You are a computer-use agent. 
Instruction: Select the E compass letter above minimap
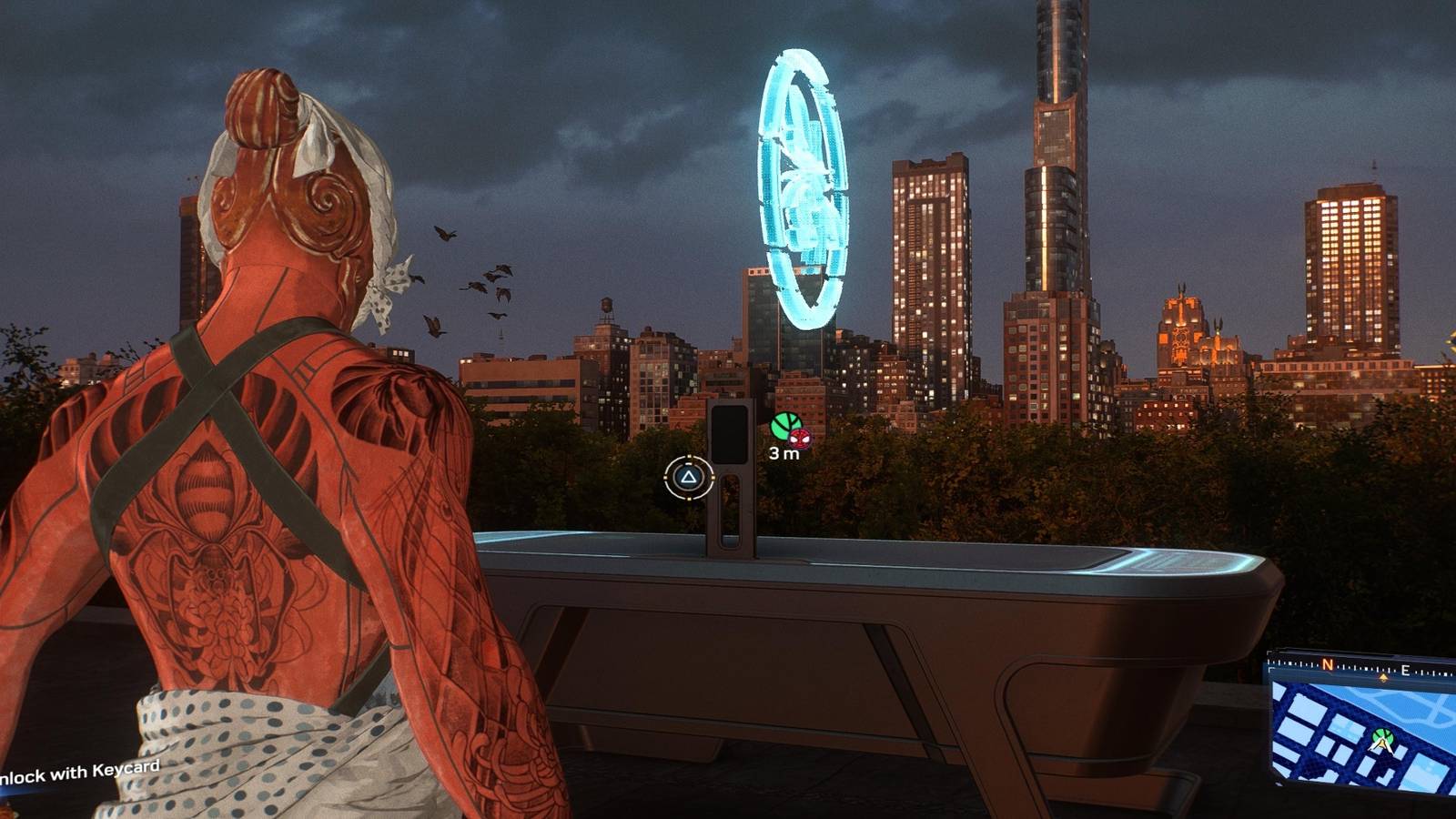[1405, 670]
